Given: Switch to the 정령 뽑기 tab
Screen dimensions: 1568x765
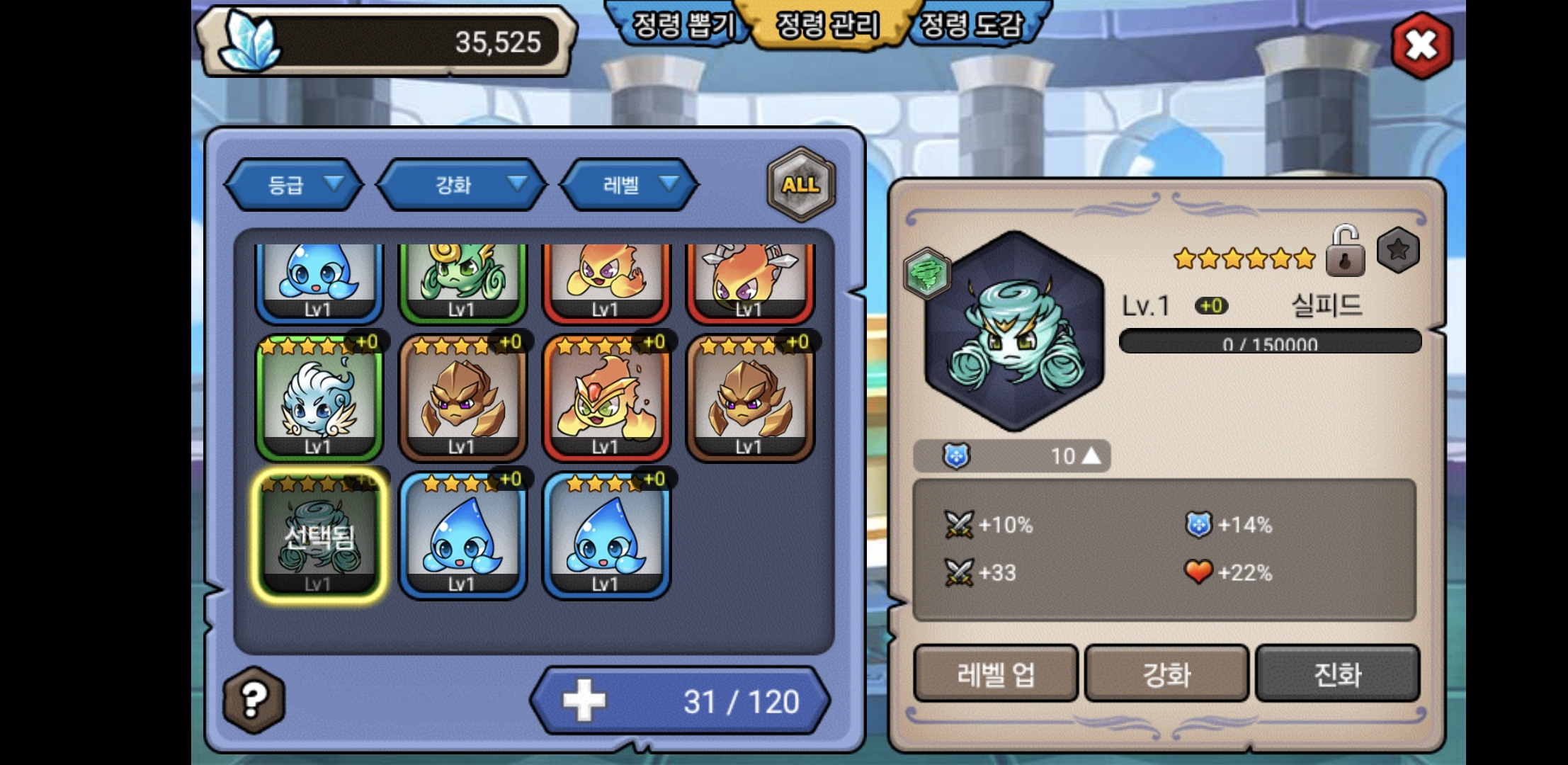Looking at the screenshot, I should pos(681,25).
